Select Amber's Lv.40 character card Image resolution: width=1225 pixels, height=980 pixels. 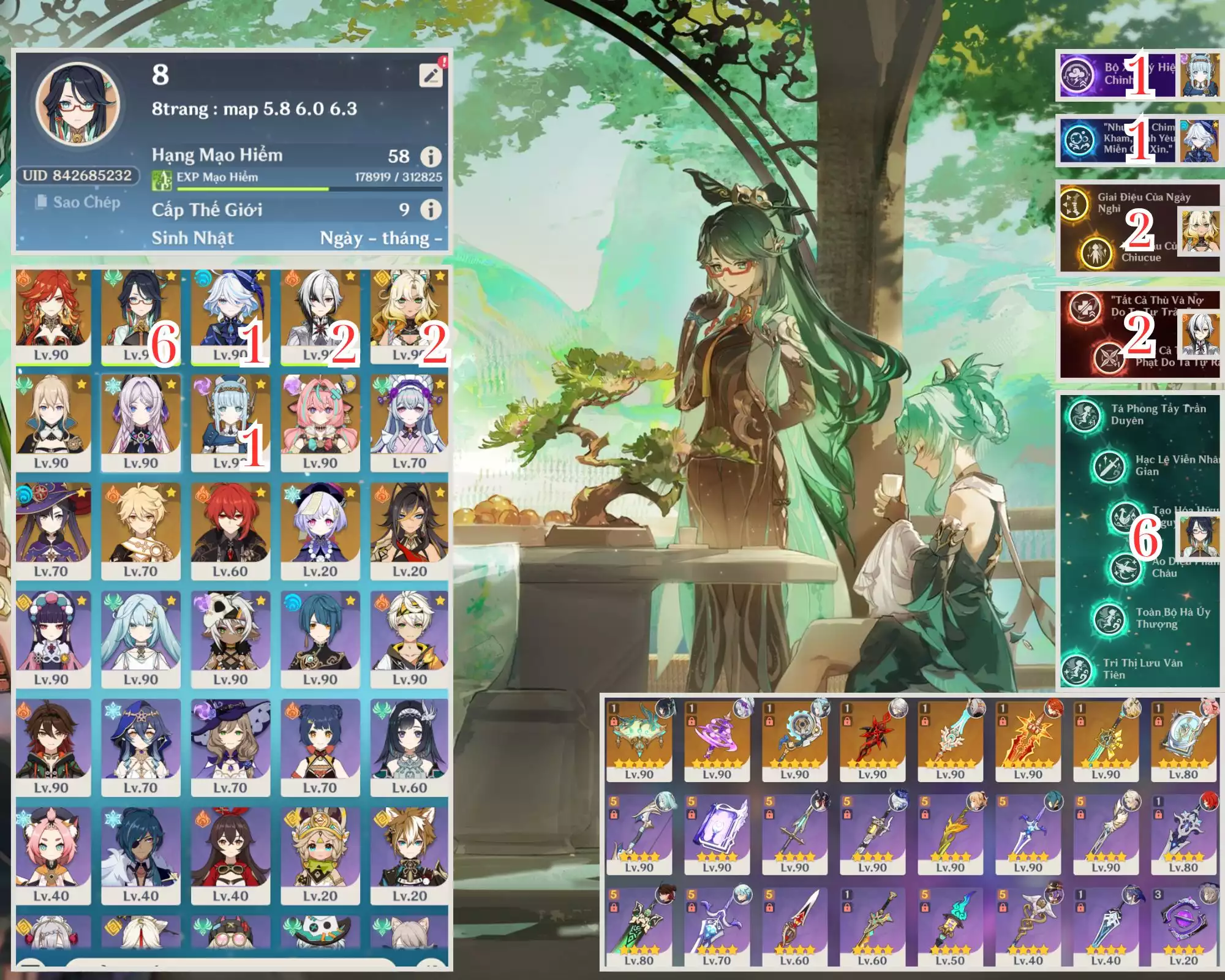[x=230, y=855]
